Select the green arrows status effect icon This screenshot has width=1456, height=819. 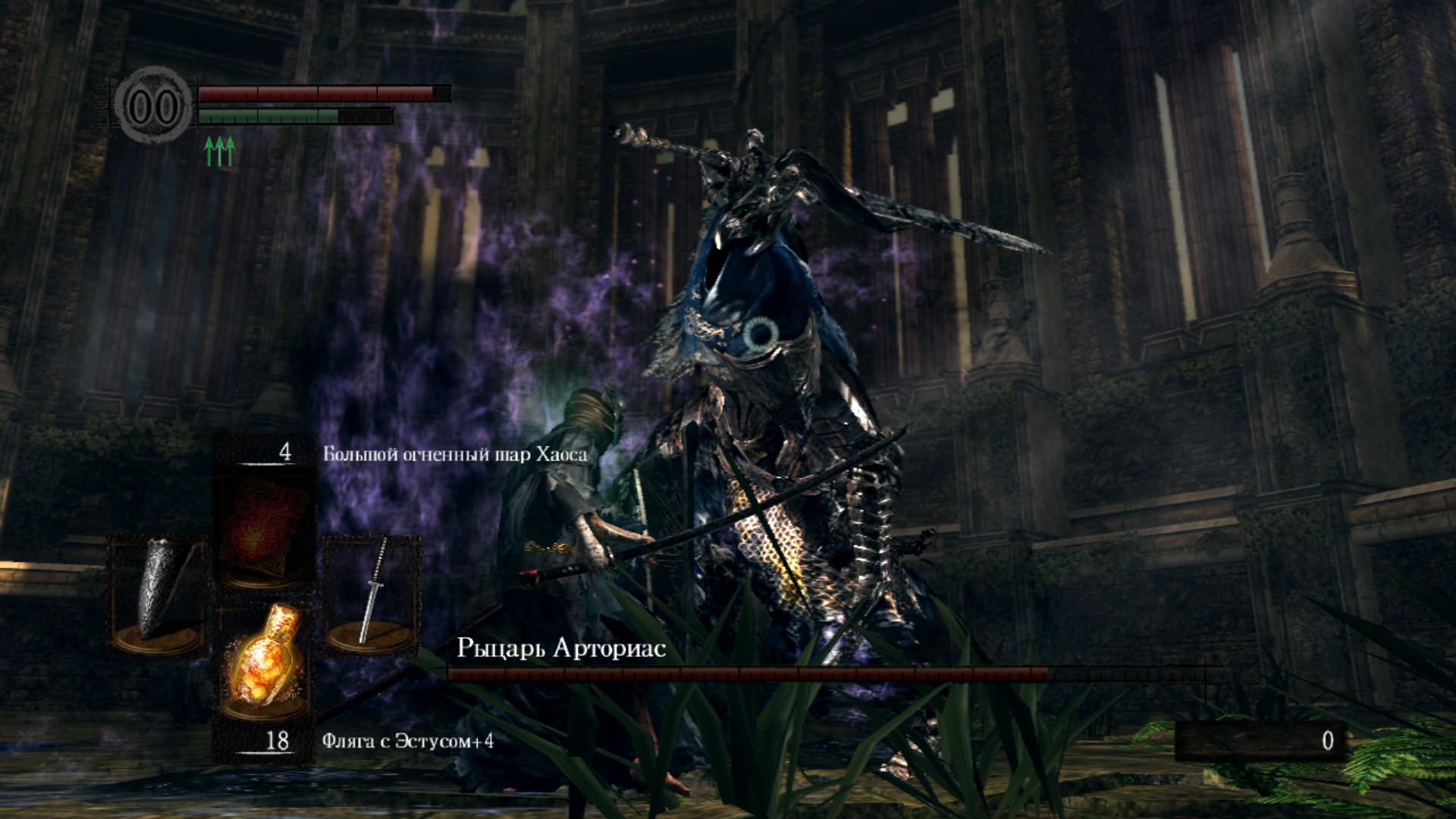(x=220, y=152)
